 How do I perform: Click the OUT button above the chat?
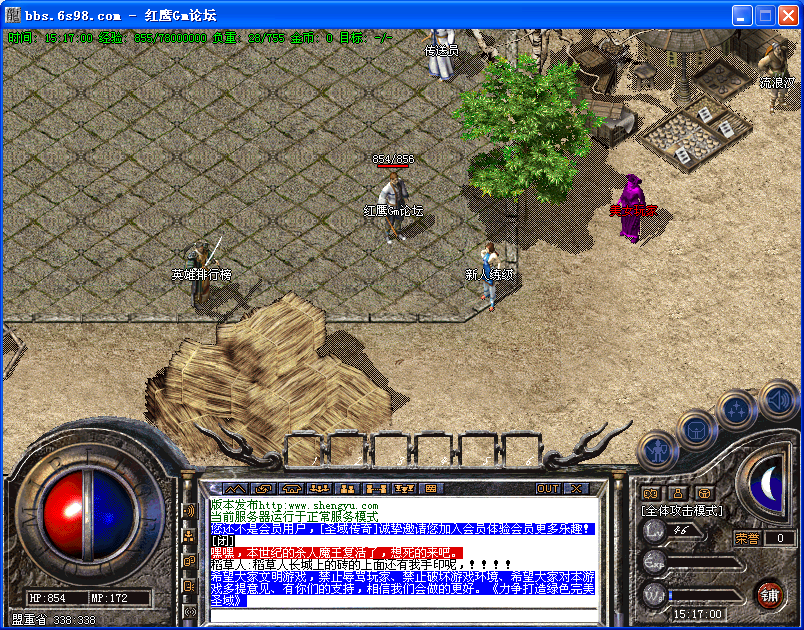[548, 488]
